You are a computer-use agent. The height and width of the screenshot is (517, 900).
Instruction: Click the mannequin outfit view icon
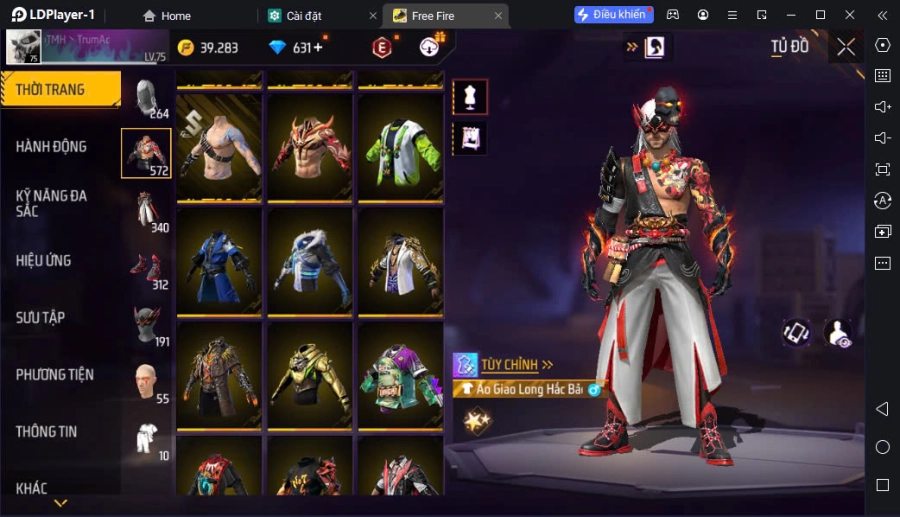pos(470,97)
